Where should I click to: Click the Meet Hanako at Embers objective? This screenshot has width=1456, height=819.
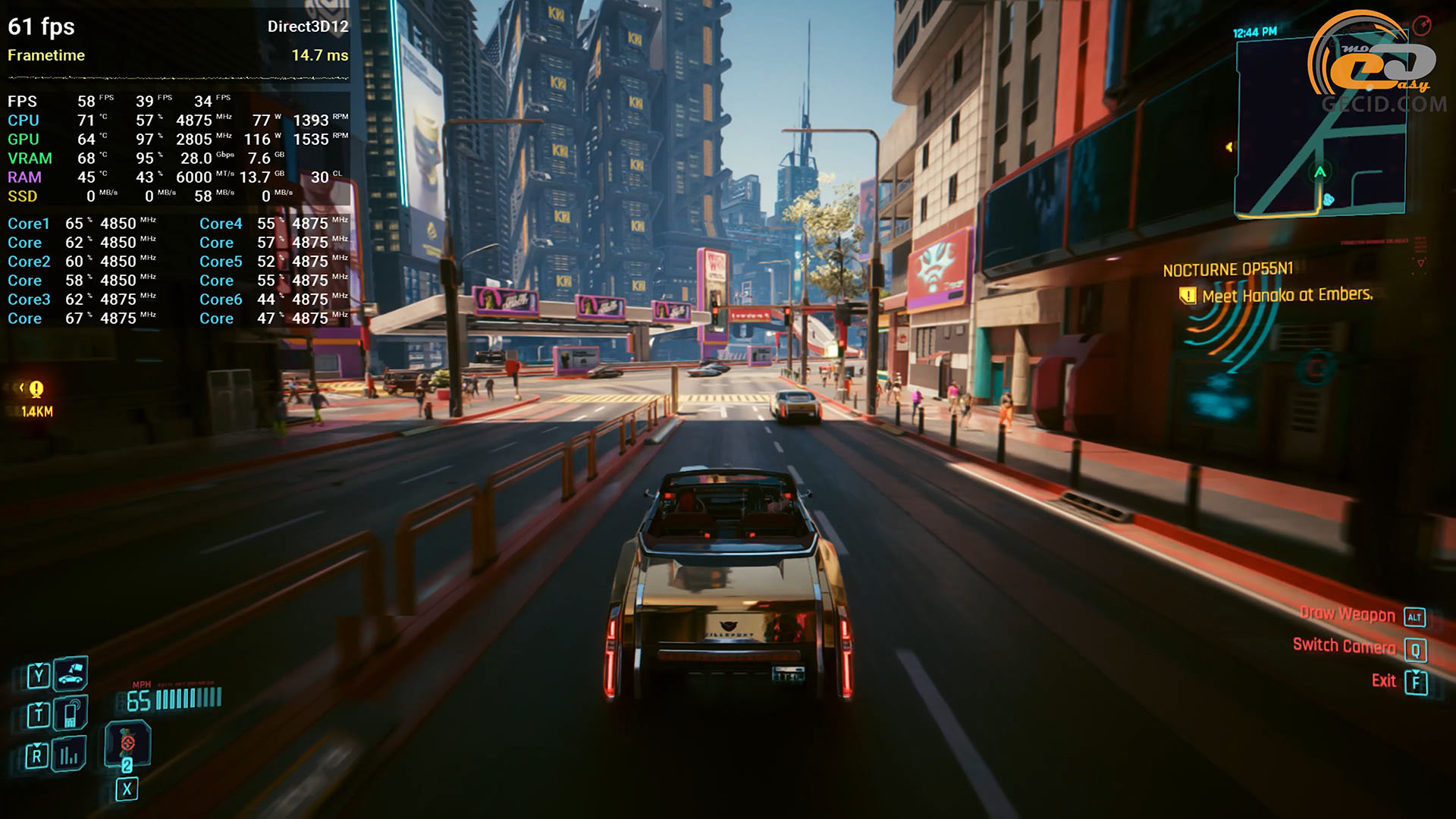(1287, 295)
